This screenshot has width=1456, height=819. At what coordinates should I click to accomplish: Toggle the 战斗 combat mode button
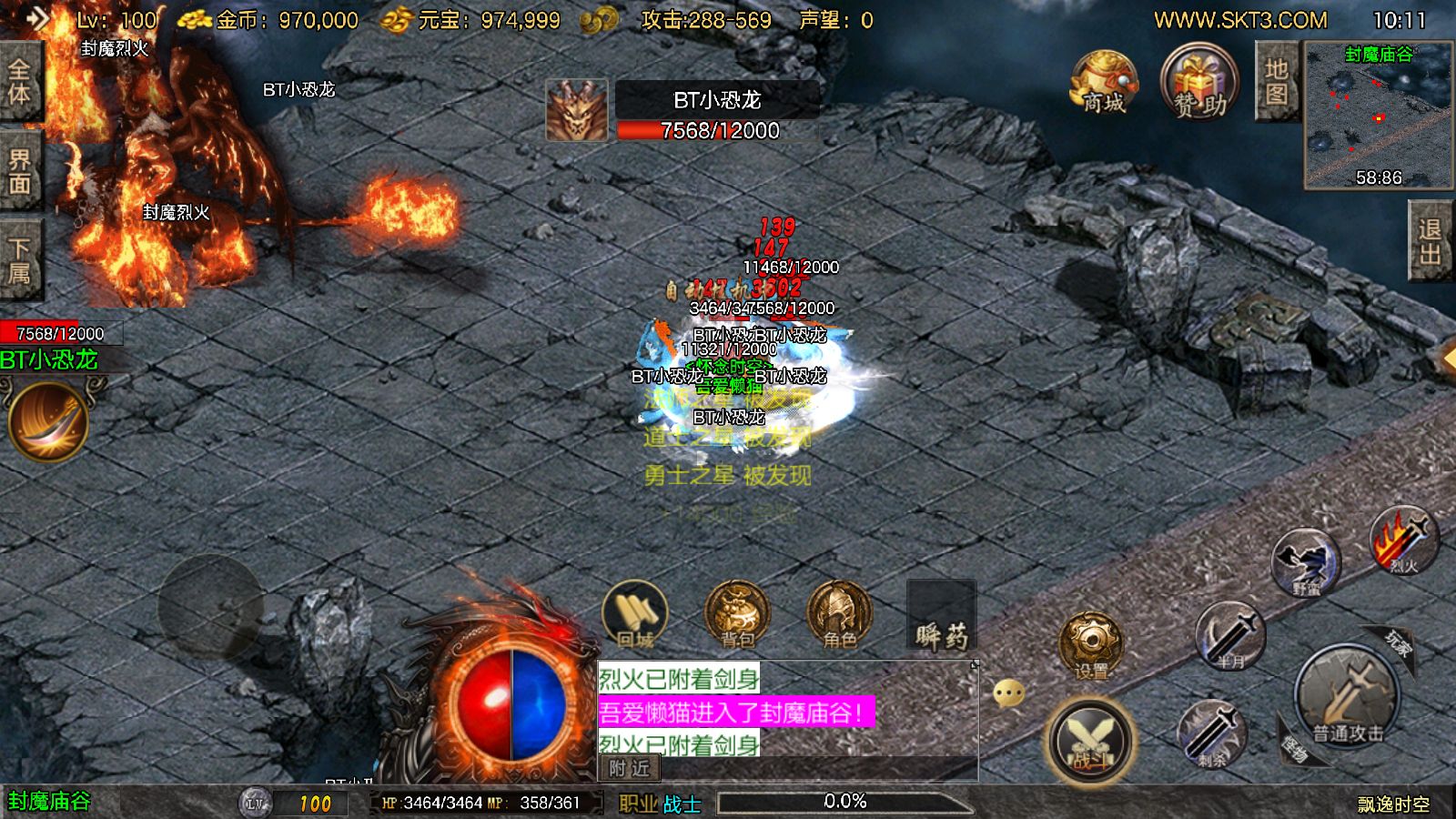click(x=1089, y=740)
